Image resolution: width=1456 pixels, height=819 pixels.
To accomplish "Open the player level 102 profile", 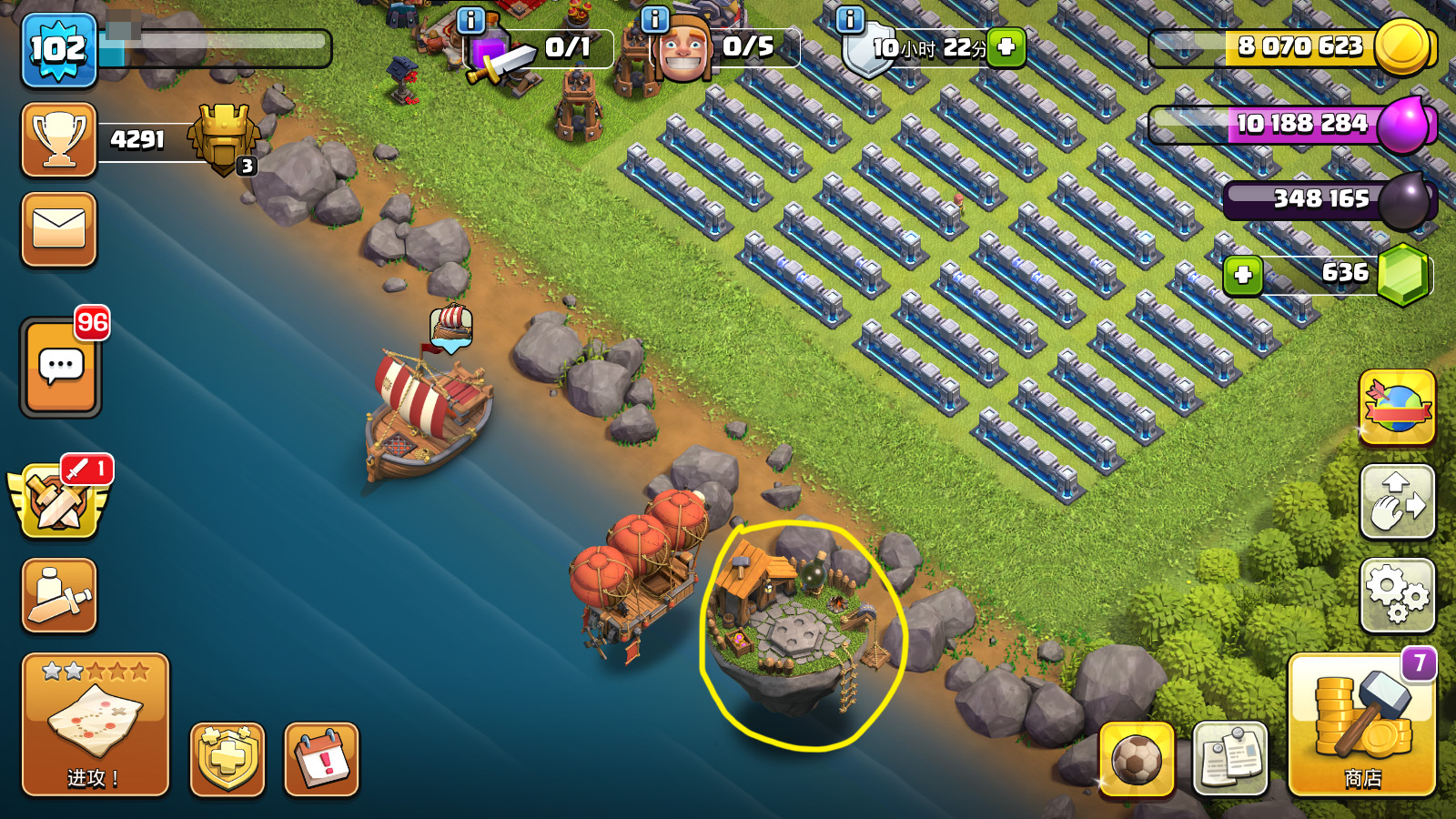I will click(x=59, y=50).
